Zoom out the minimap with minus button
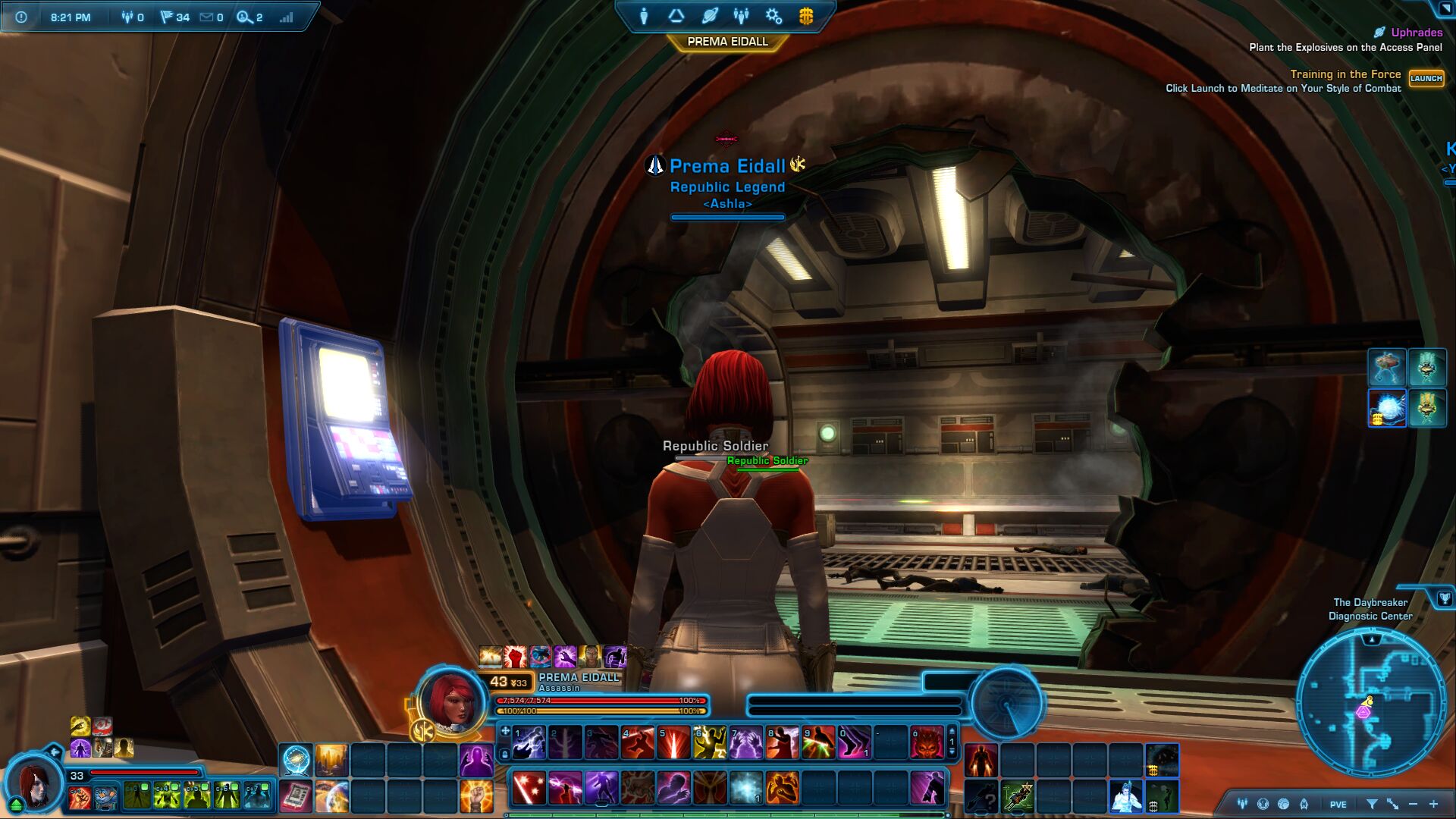Image resolution: width=1456 pixels, height=819 pixels. tap(1413, 804)
